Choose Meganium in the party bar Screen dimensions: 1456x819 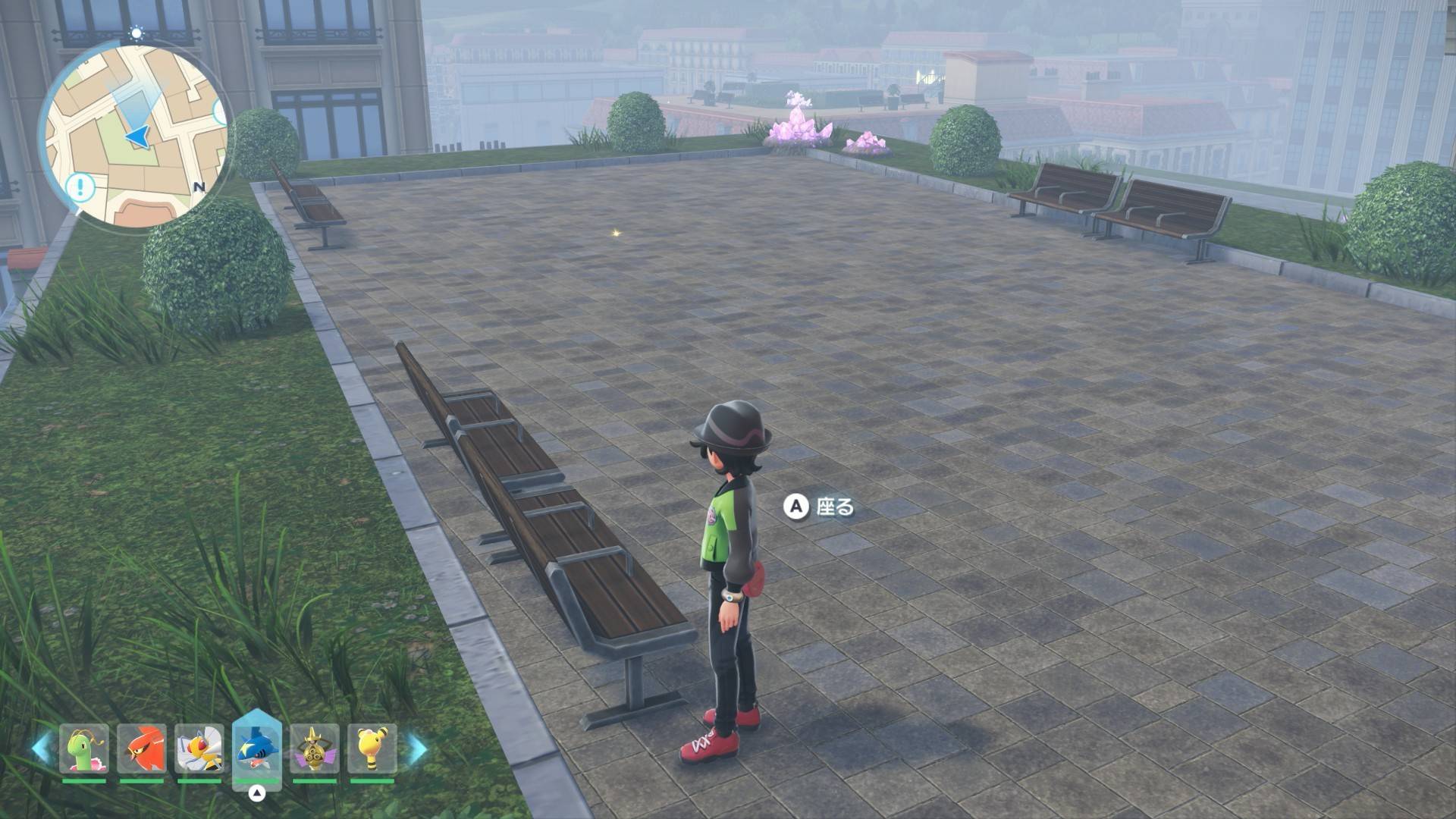click(84, 749)
